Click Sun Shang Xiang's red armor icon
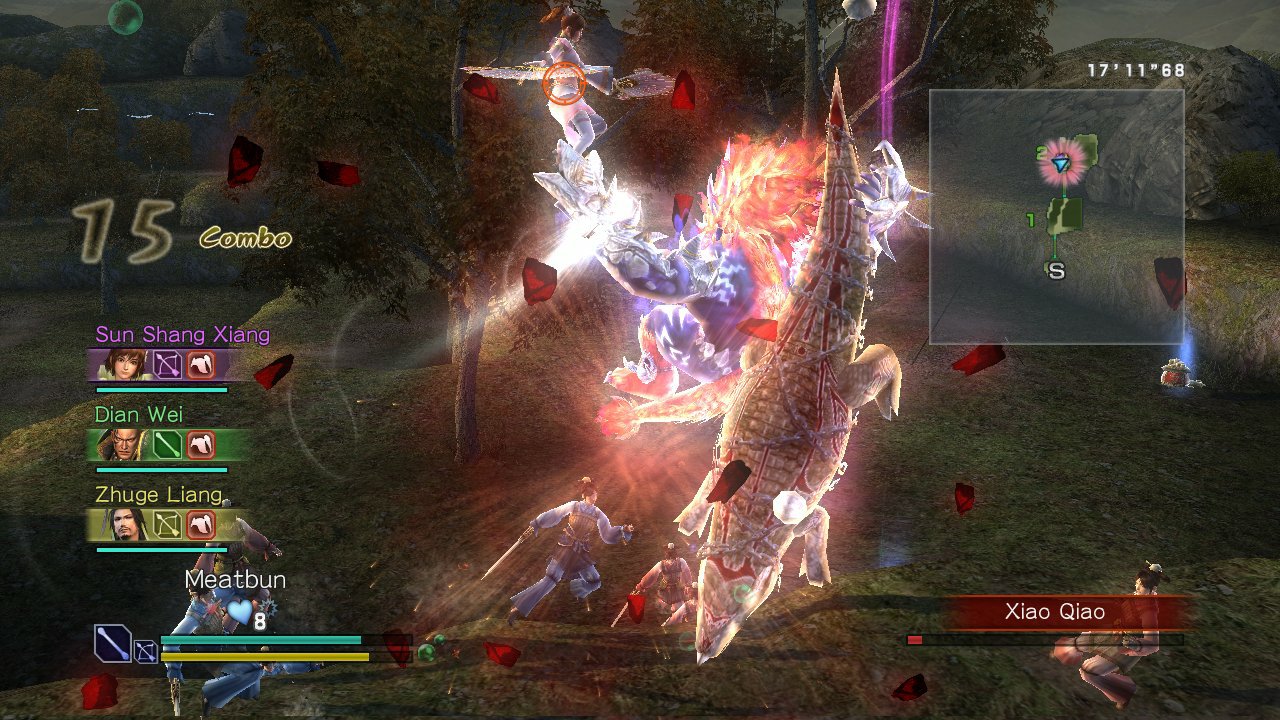 click(200, 365)
